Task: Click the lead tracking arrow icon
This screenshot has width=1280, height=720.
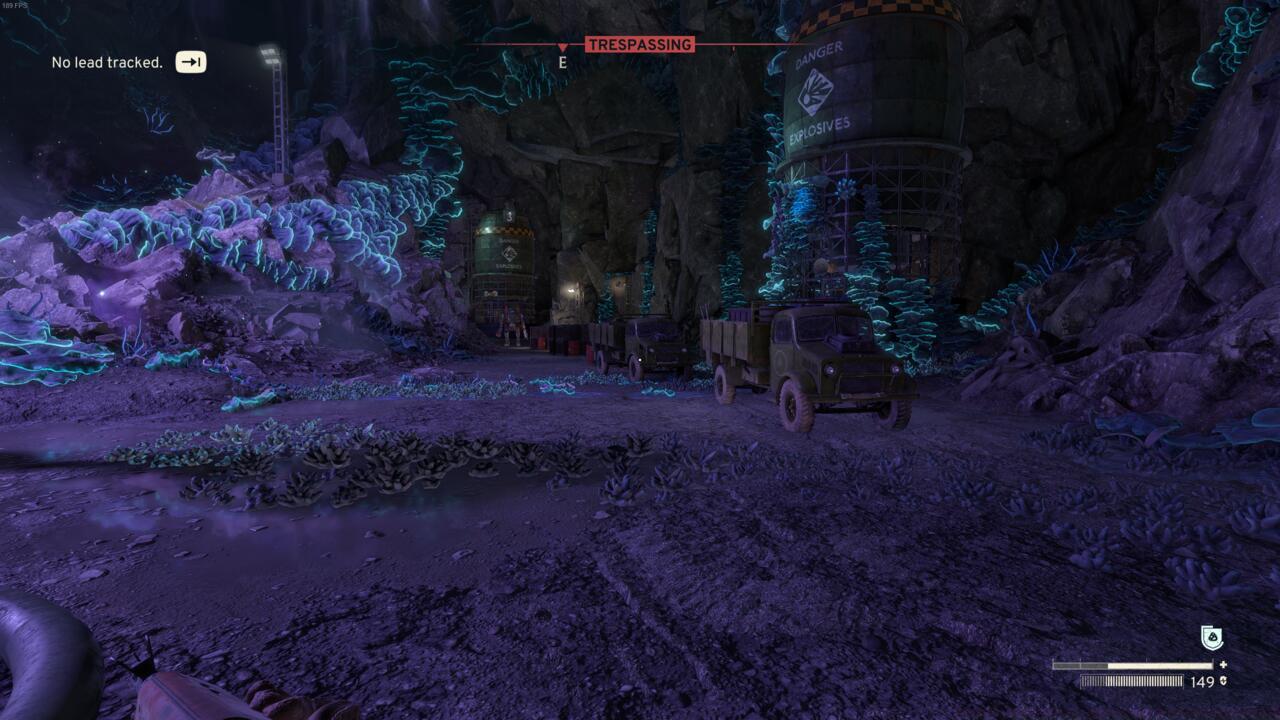Action: pos(190,62)
